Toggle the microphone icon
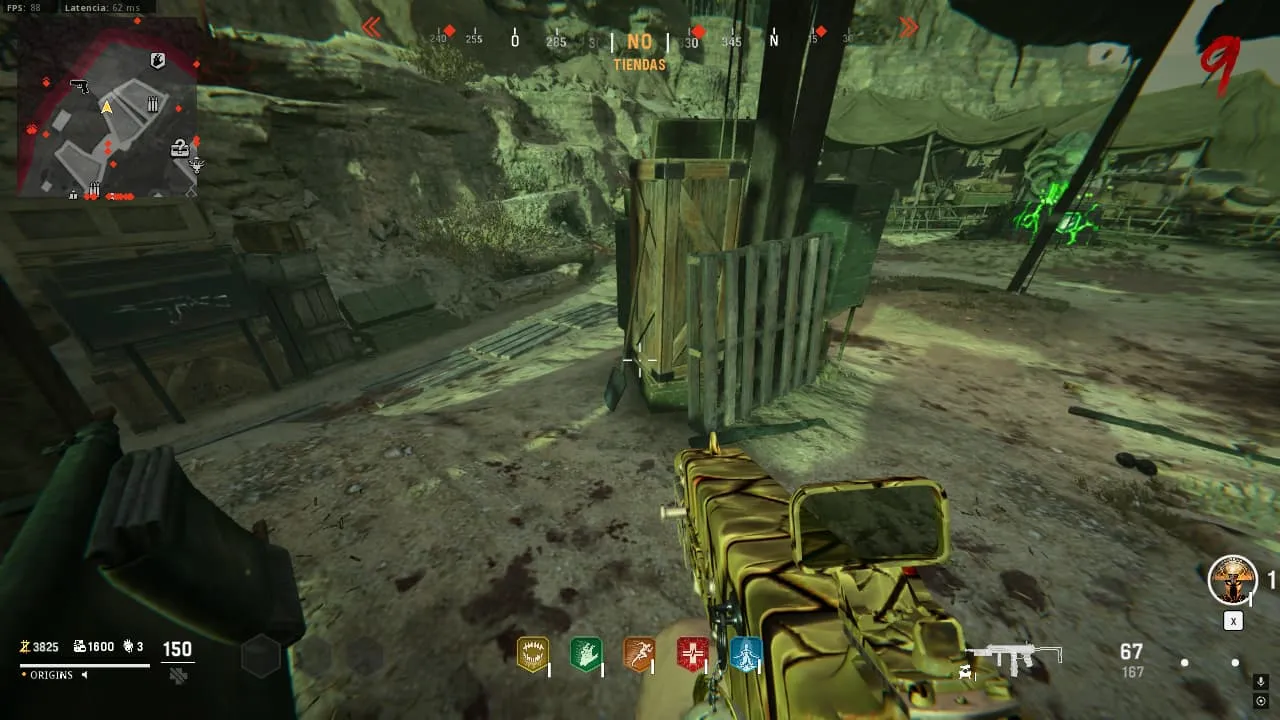The image size is (1280, 720). coord(1260,682)
